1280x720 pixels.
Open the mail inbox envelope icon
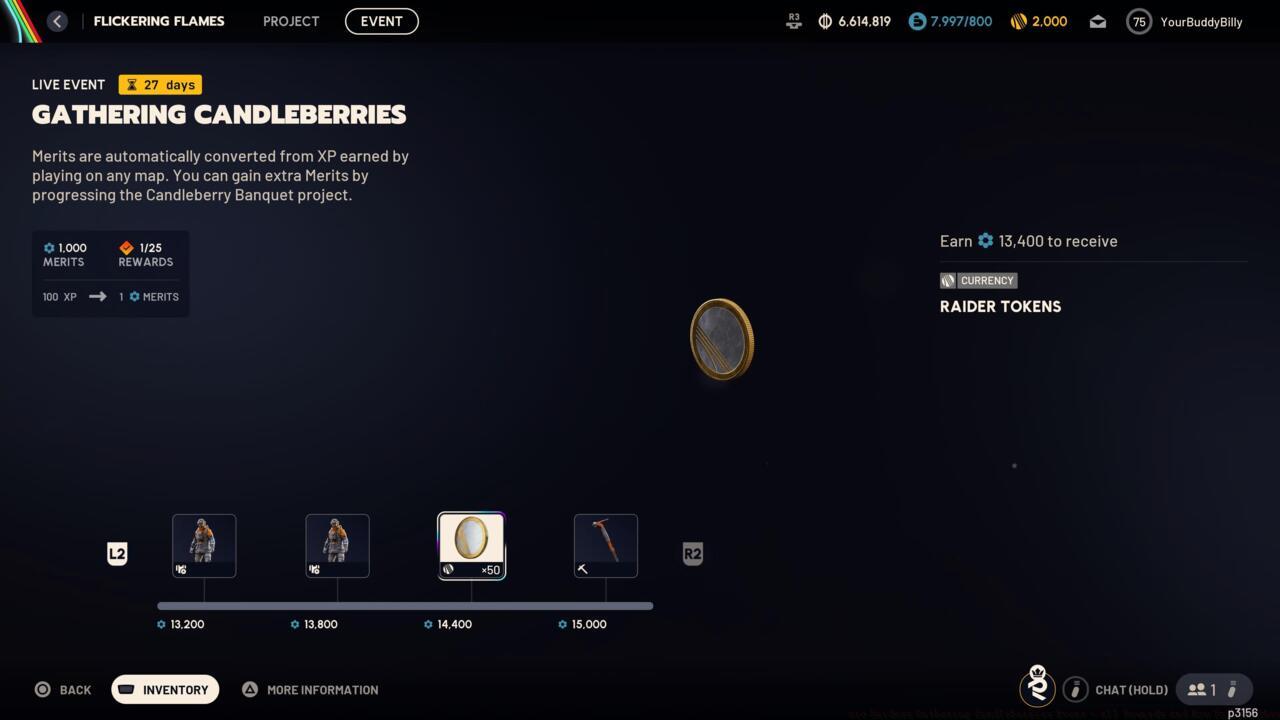pos(1097,21)
